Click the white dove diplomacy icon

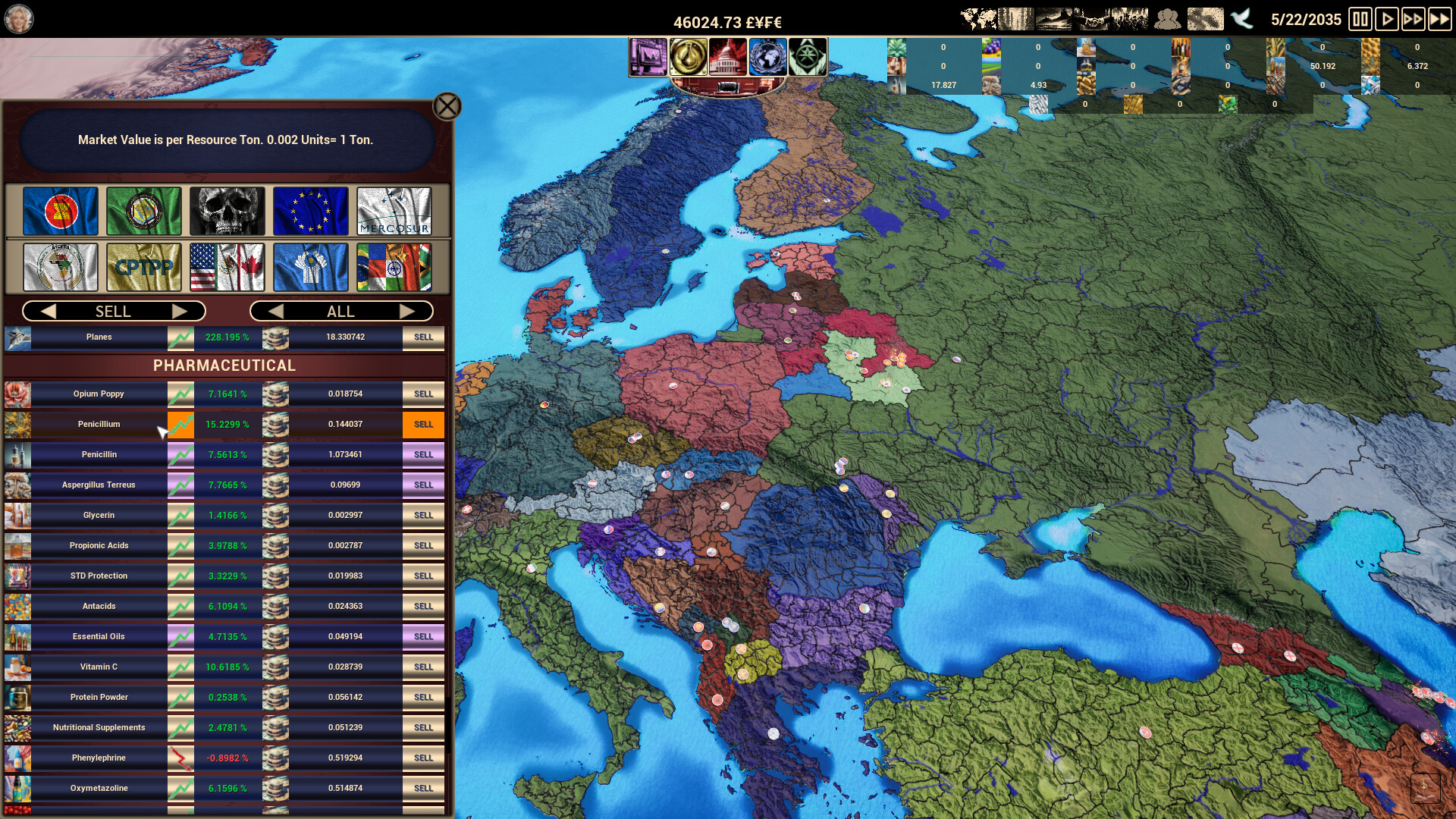pos(1241,19)
